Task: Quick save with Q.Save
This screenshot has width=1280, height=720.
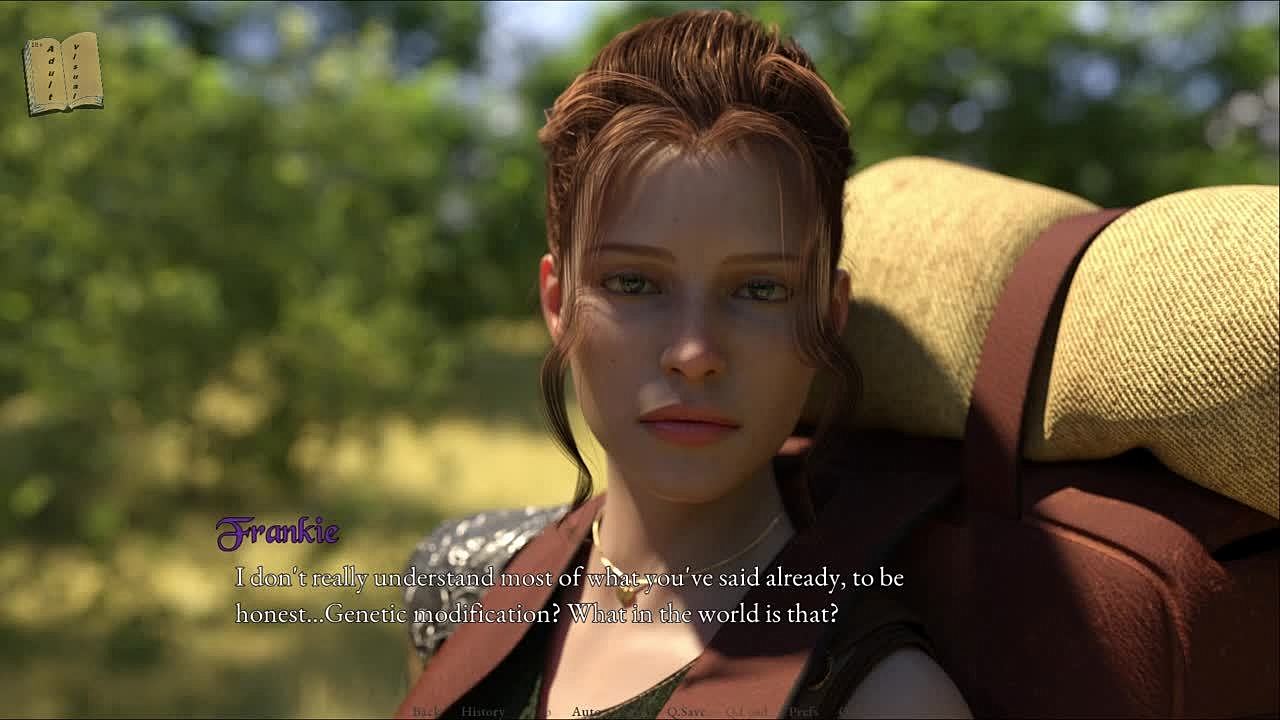Action: pos(687,711)
